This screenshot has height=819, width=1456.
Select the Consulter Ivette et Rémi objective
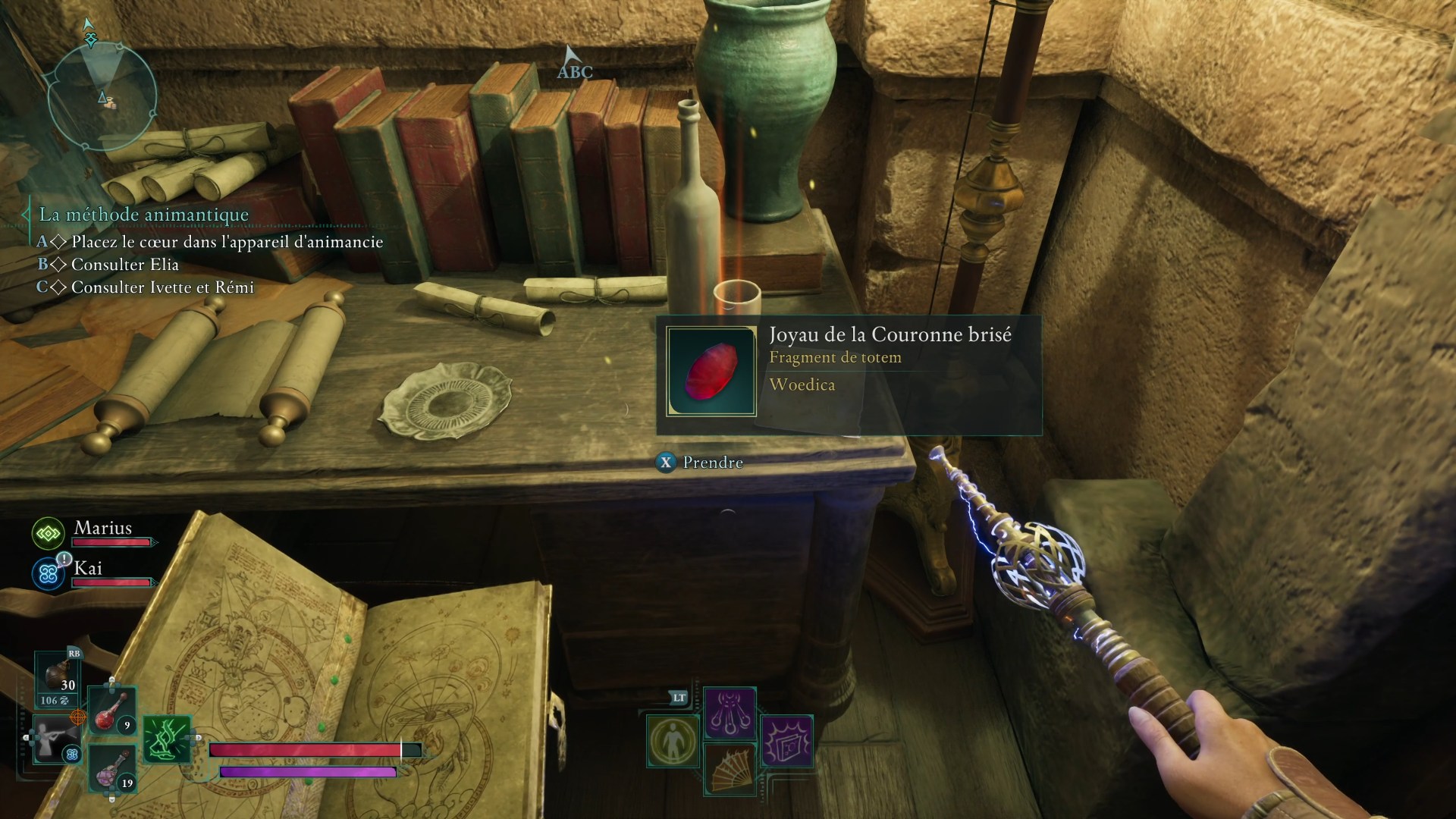click(162, 287)
